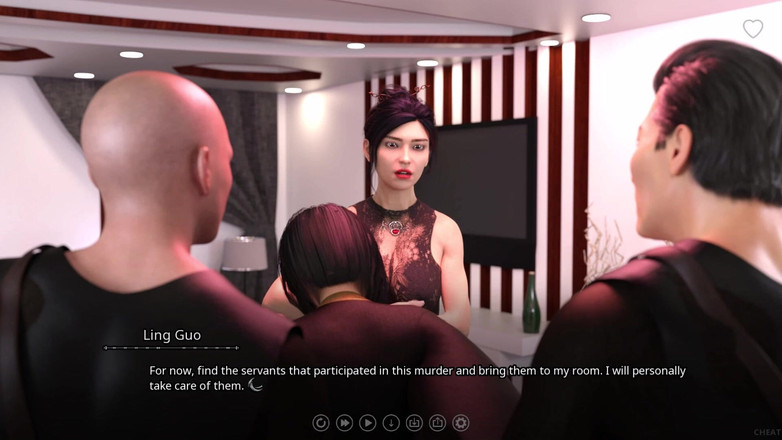Open the load game upload icon

[x=437, y=423]
